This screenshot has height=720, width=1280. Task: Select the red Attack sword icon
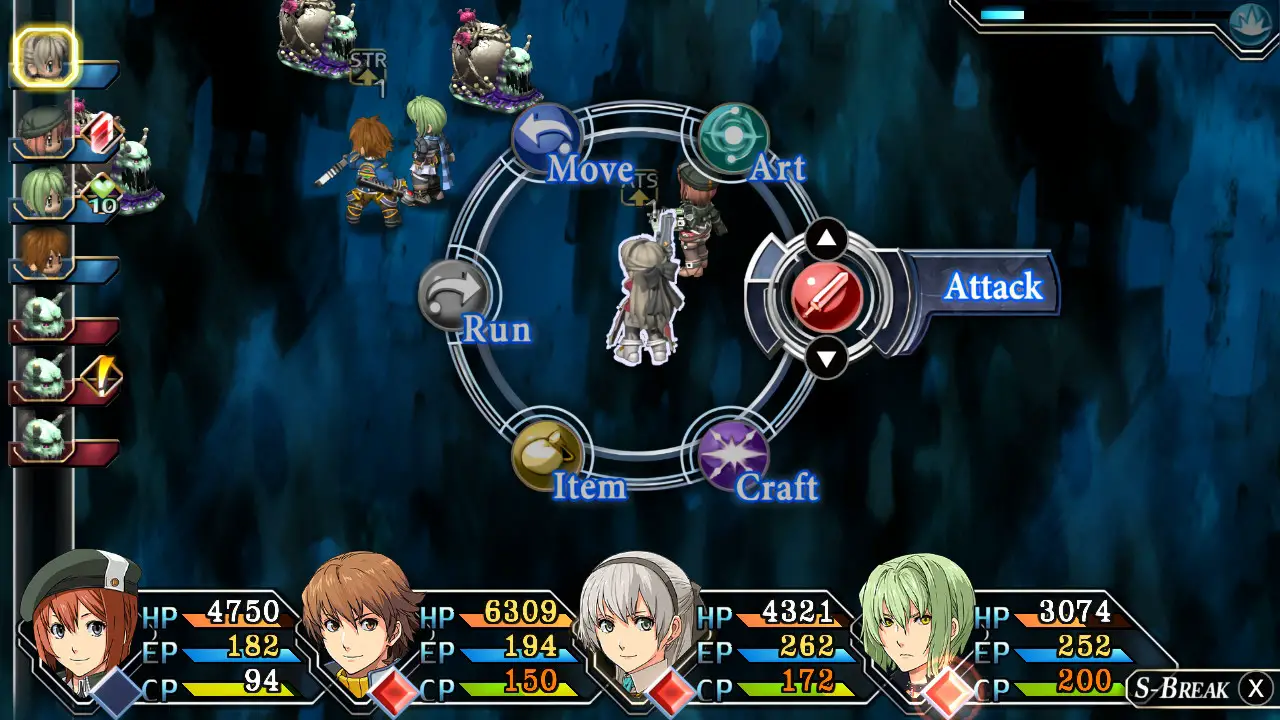826,297
